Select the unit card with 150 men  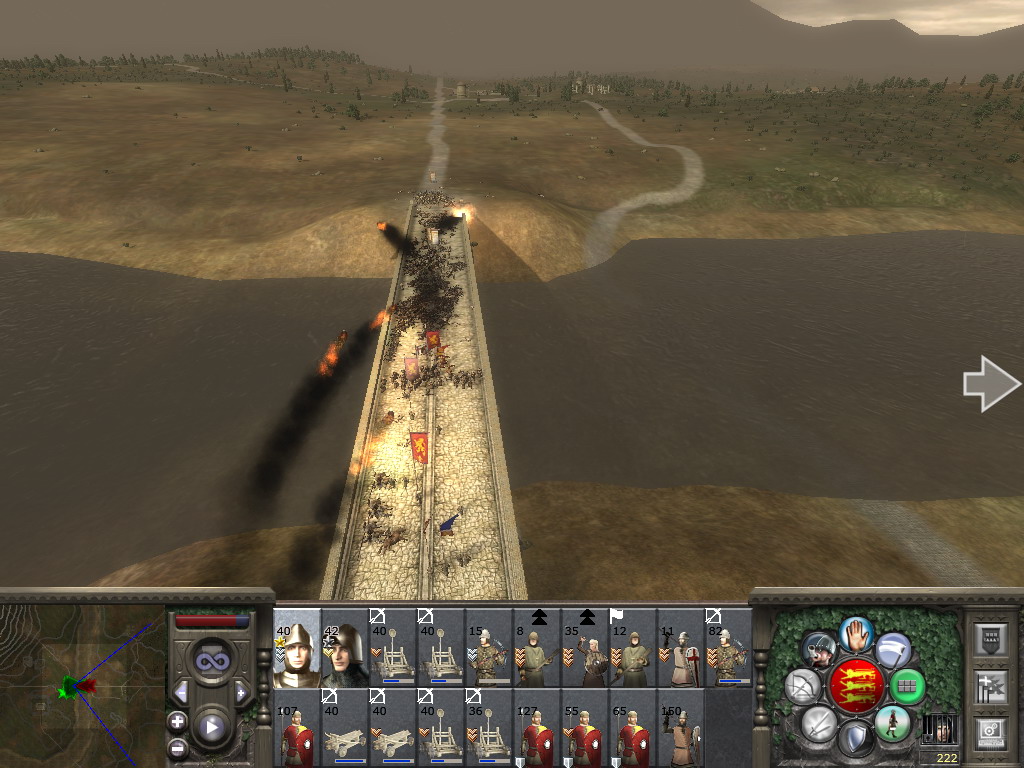coord(681,728)
